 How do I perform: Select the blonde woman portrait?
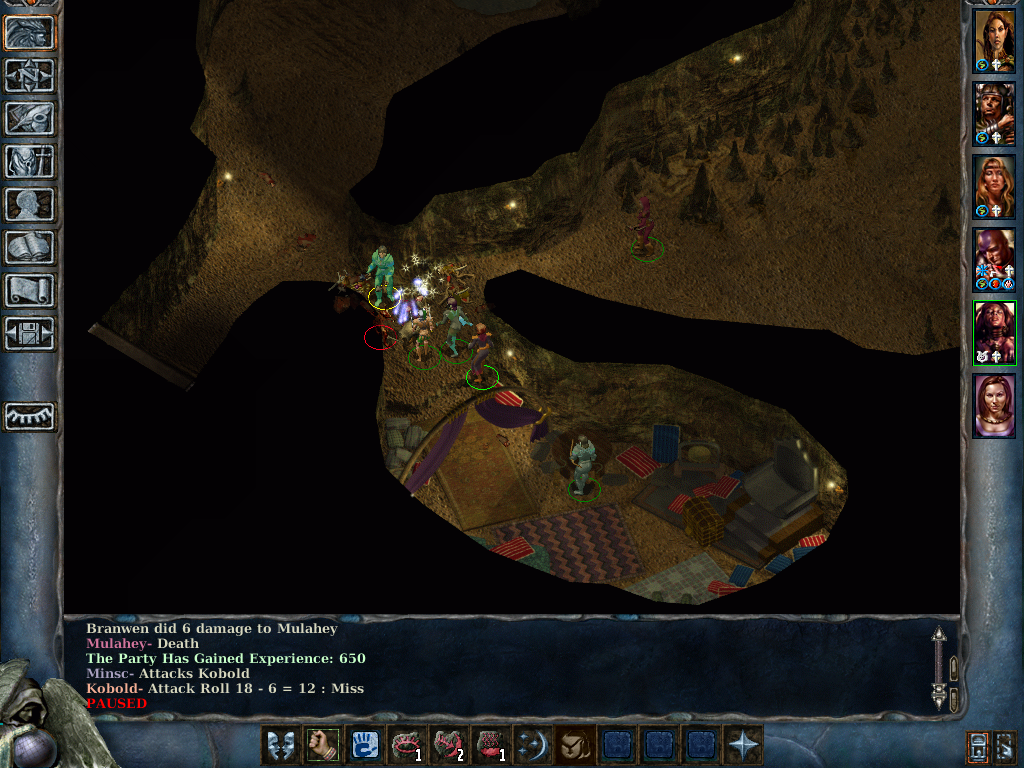point(994,187)
